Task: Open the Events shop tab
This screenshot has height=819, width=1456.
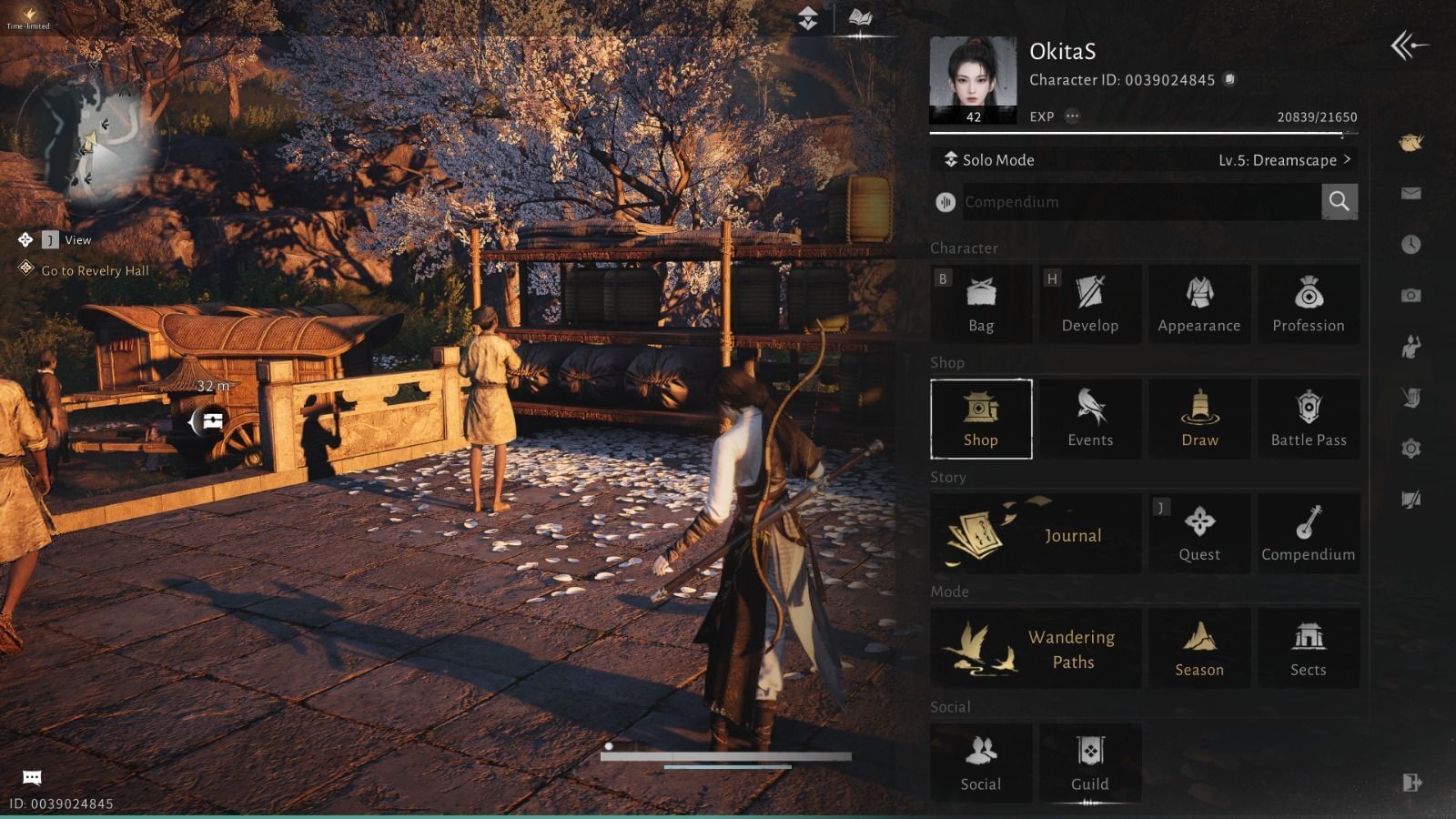Action: [1090, 419]
